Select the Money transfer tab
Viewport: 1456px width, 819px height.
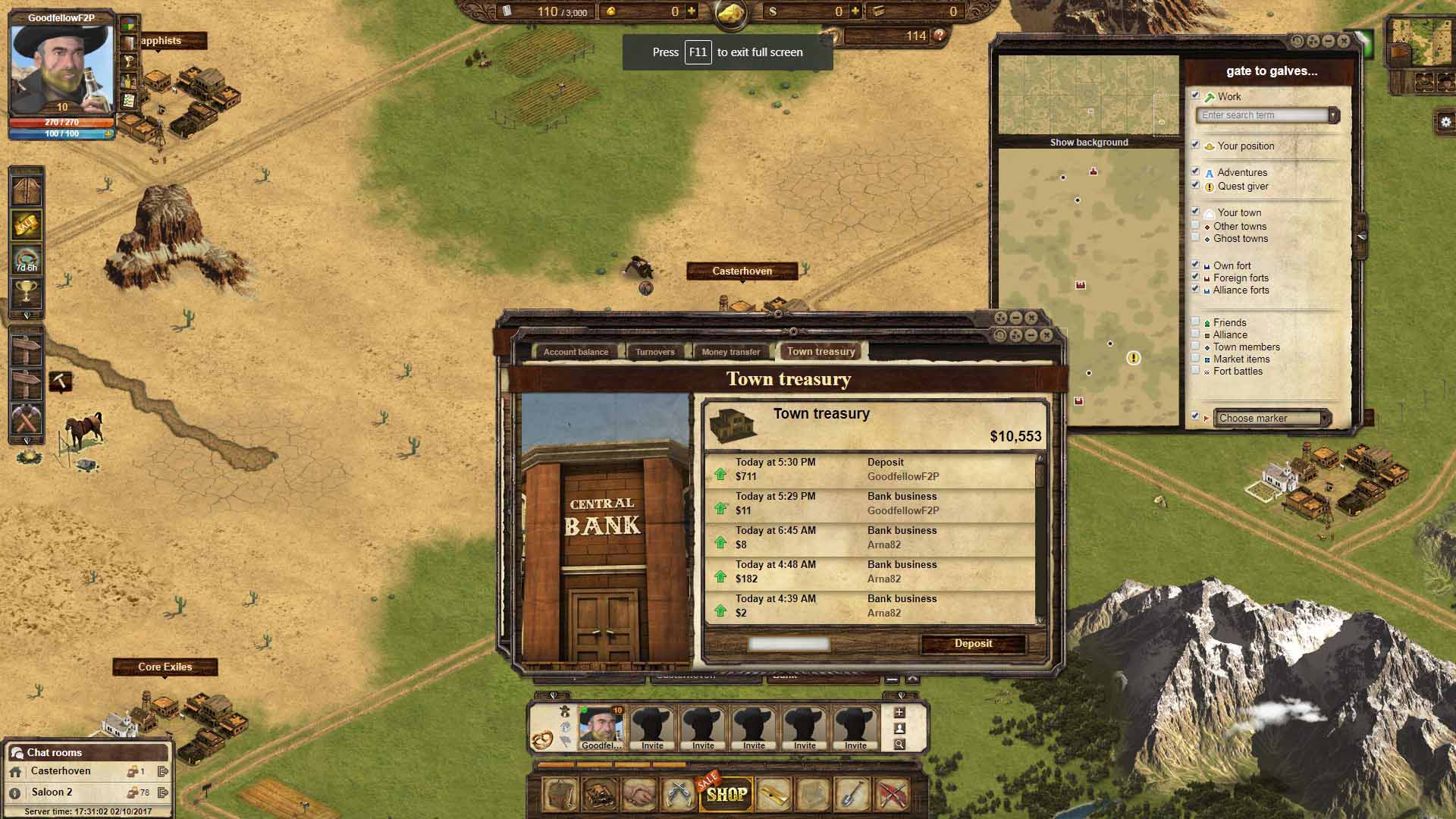pyautogui.click(x=730, y=352)
